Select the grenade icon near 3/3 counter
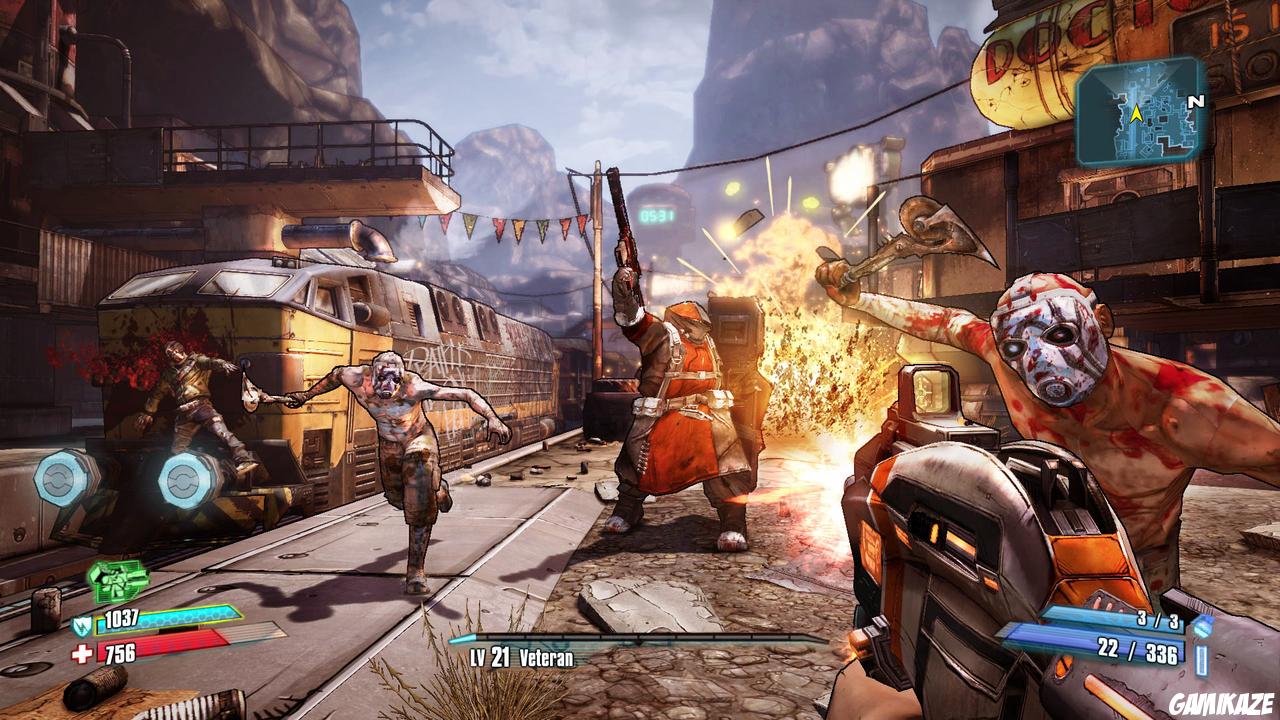1280x720 pixels. 1201,628
